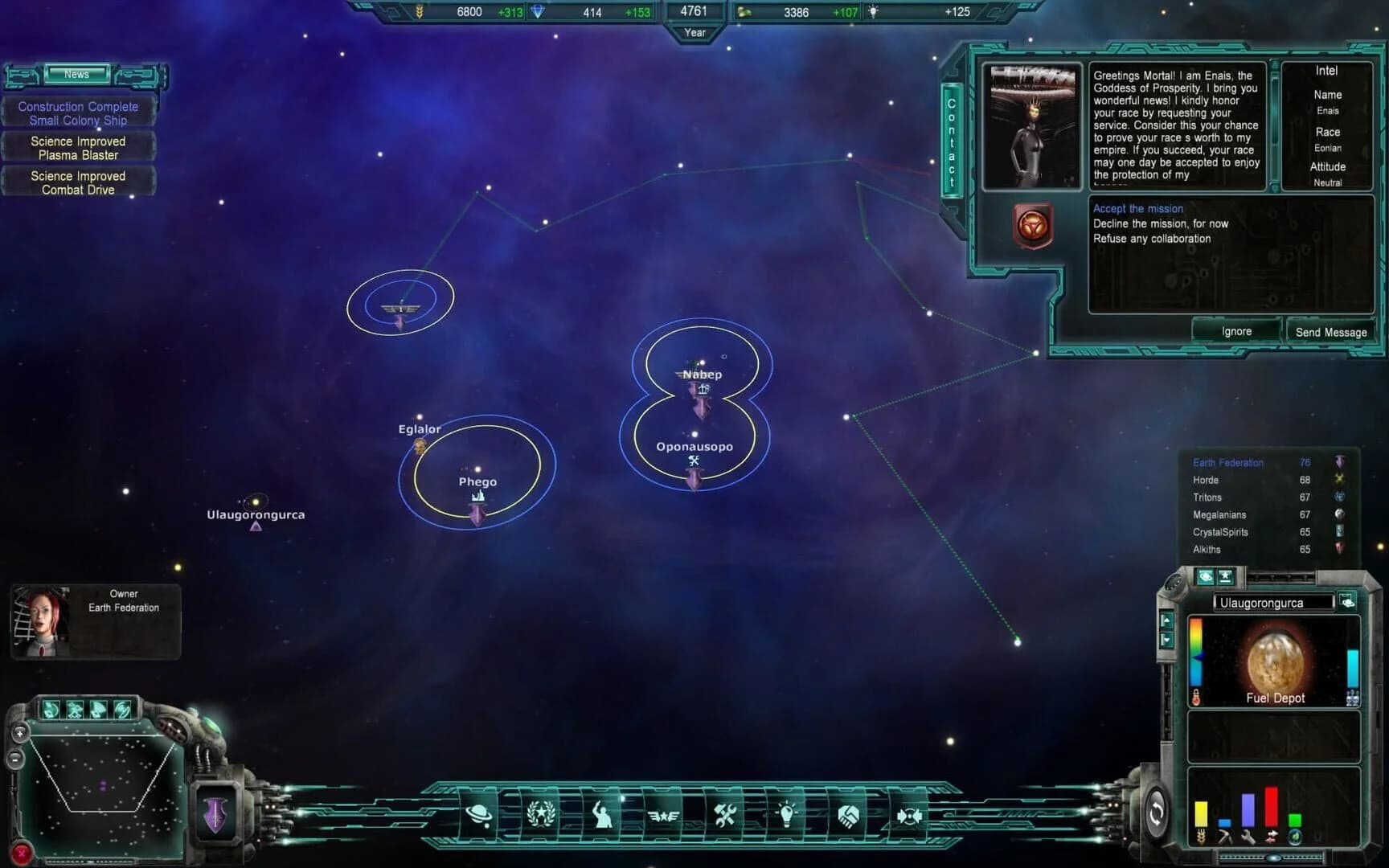This screenshot has width=1389, height=868.
Task: Select the research lightbulb icon
Action: 787,815
